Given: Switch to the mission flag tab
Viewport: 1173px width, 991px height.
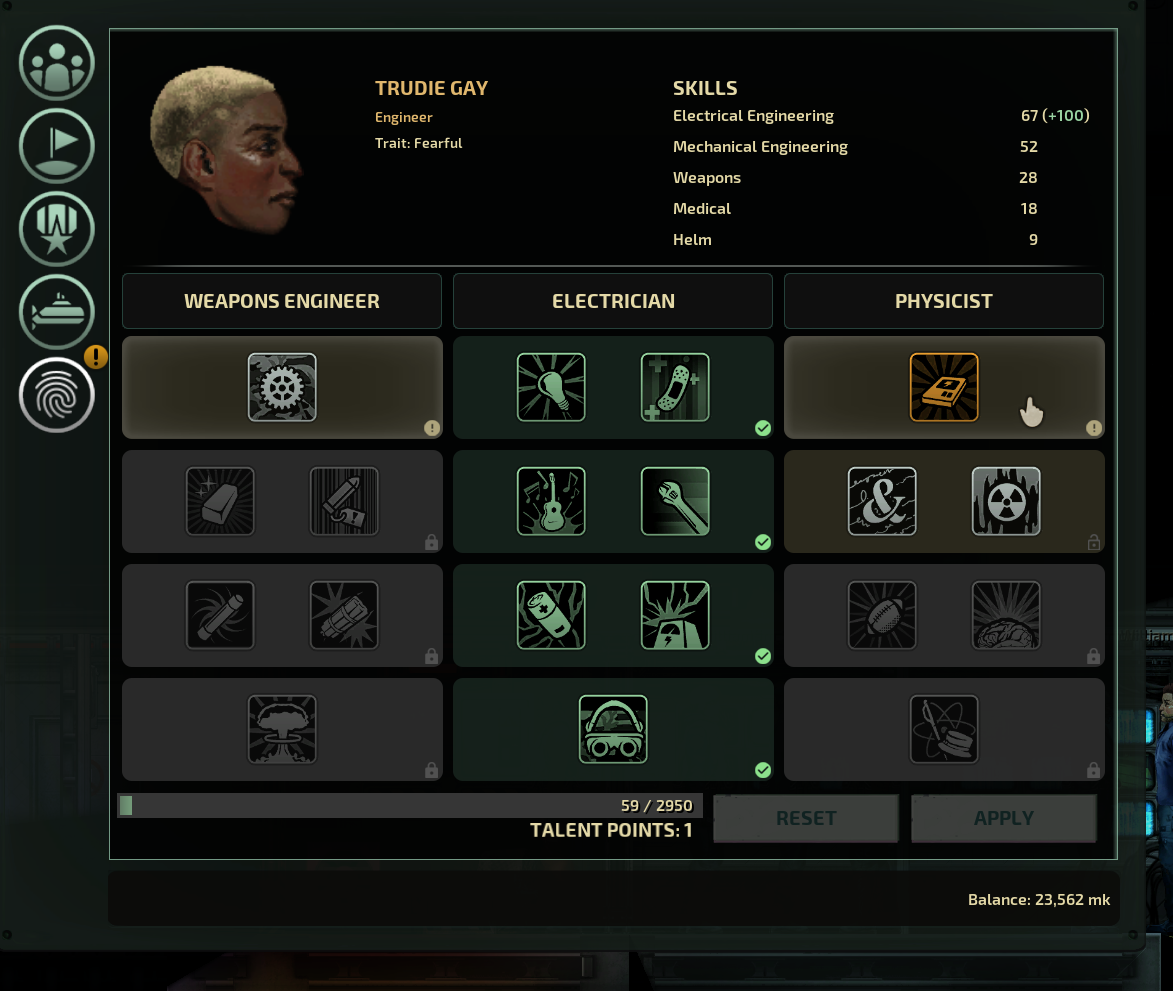Looking at the screenshot, I should (x=57, y=146).
